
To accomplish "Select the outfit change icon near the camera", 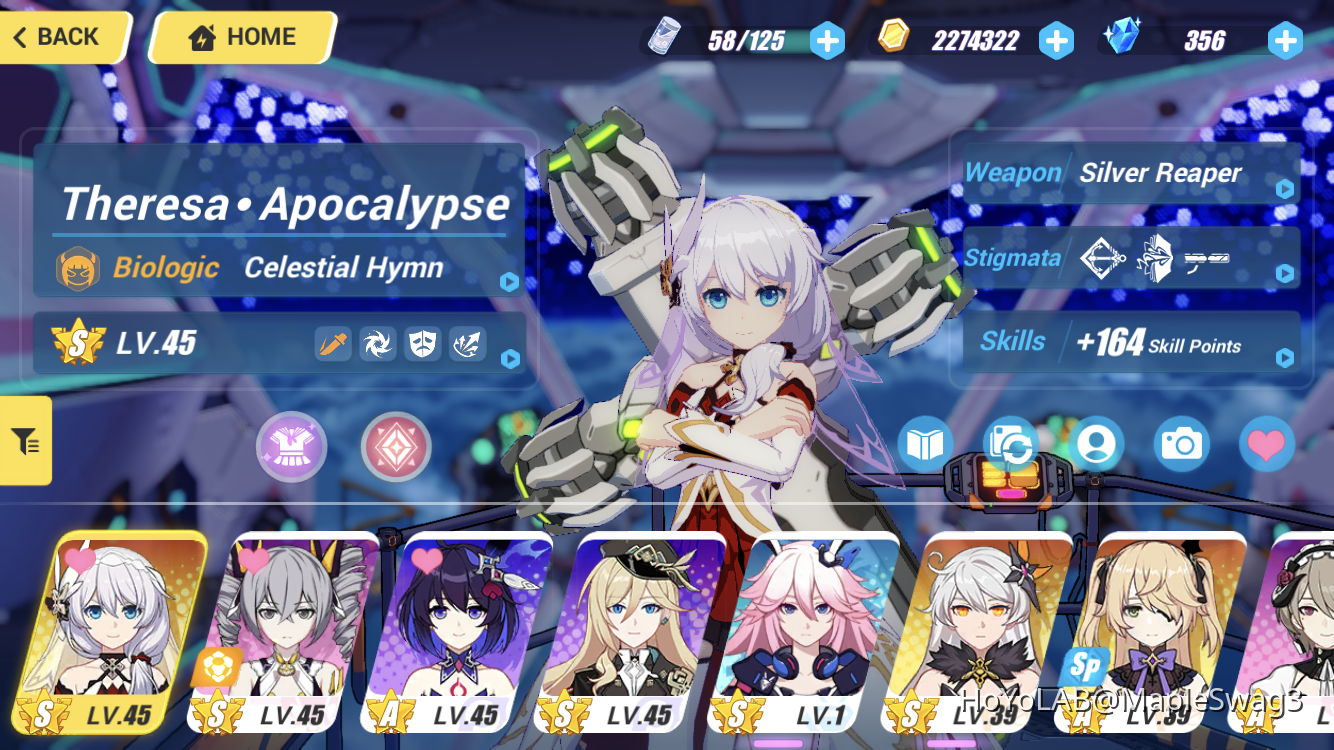I will tap(1010, 445).
